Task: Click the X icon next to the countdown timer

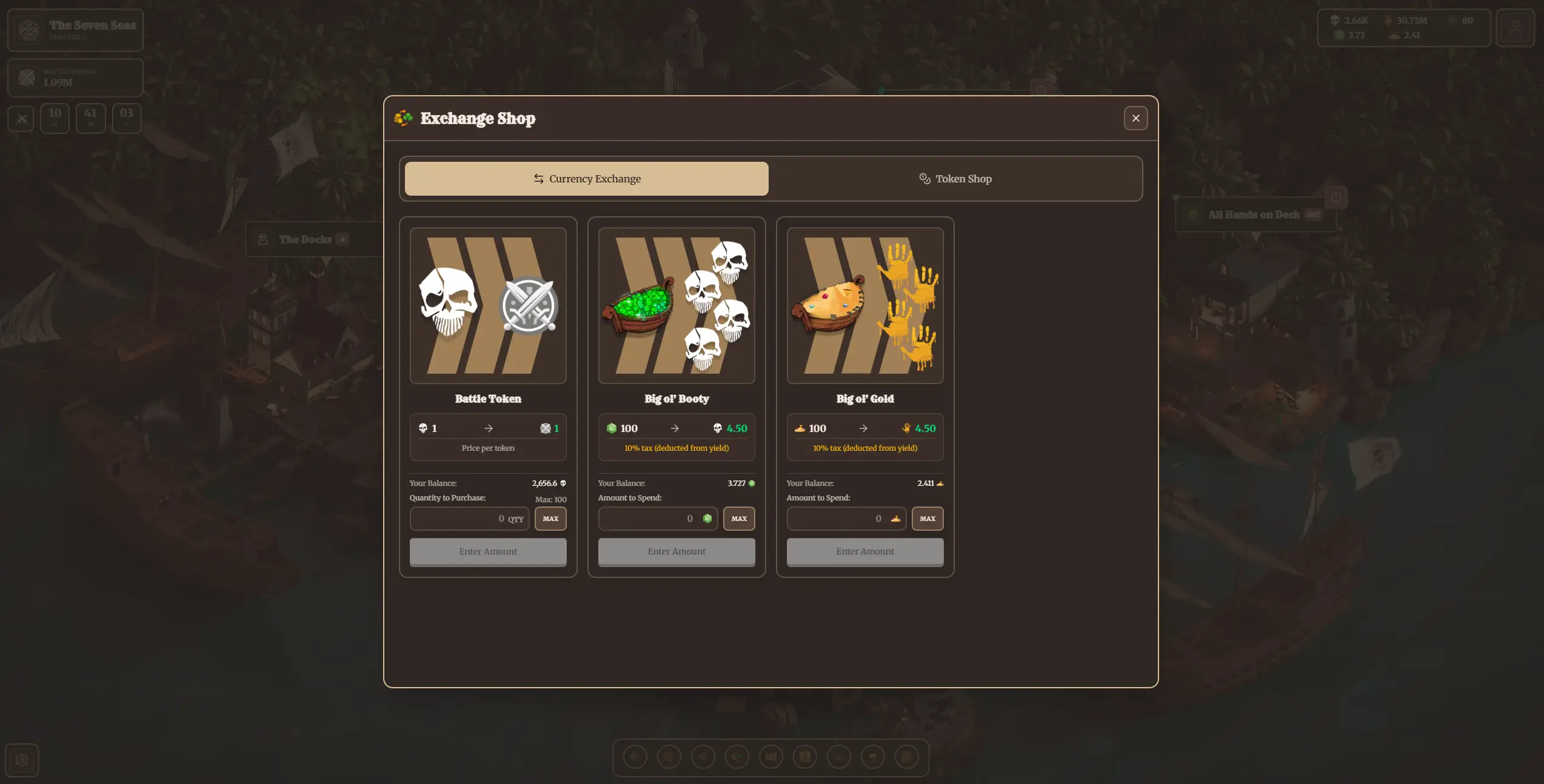Action: tap(21, 118)
